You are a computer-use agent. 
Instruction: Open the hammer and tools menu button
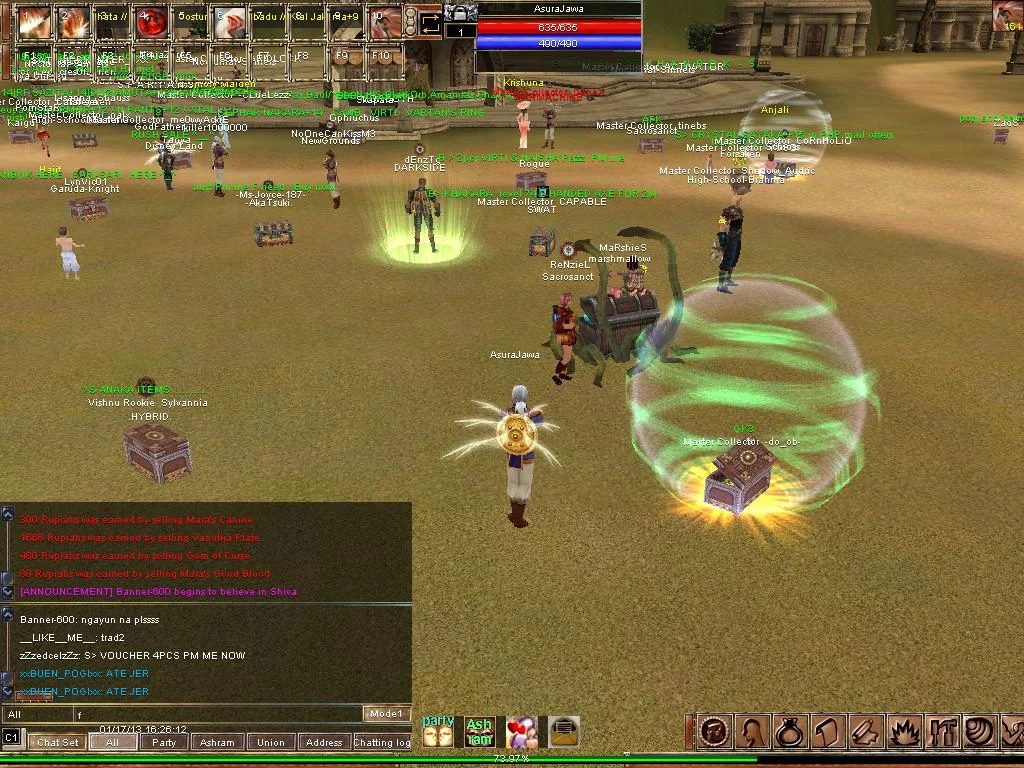(943, 732)
